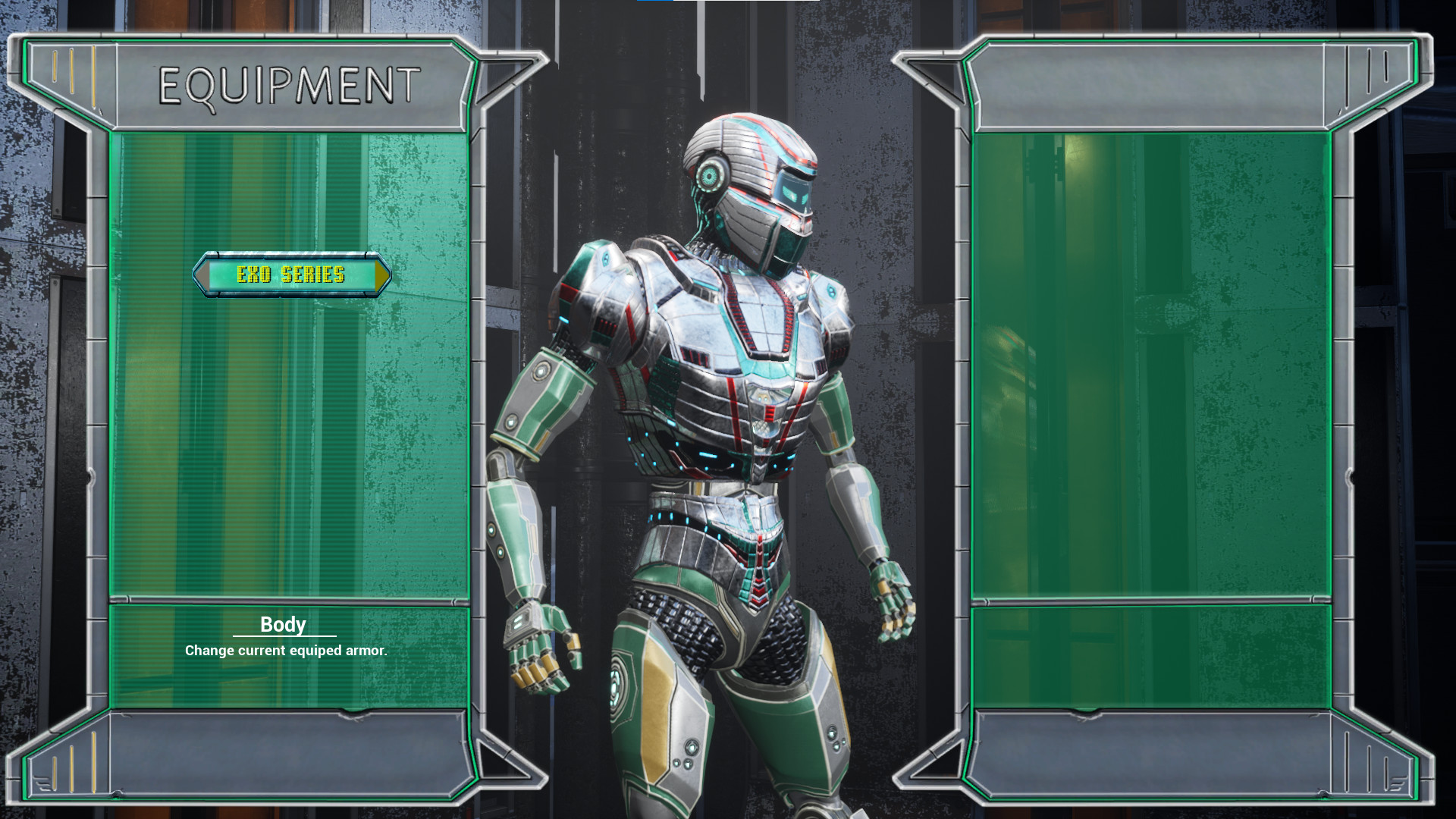Select the EXO SERIES armor option
1456x819 pixels.
291,274
